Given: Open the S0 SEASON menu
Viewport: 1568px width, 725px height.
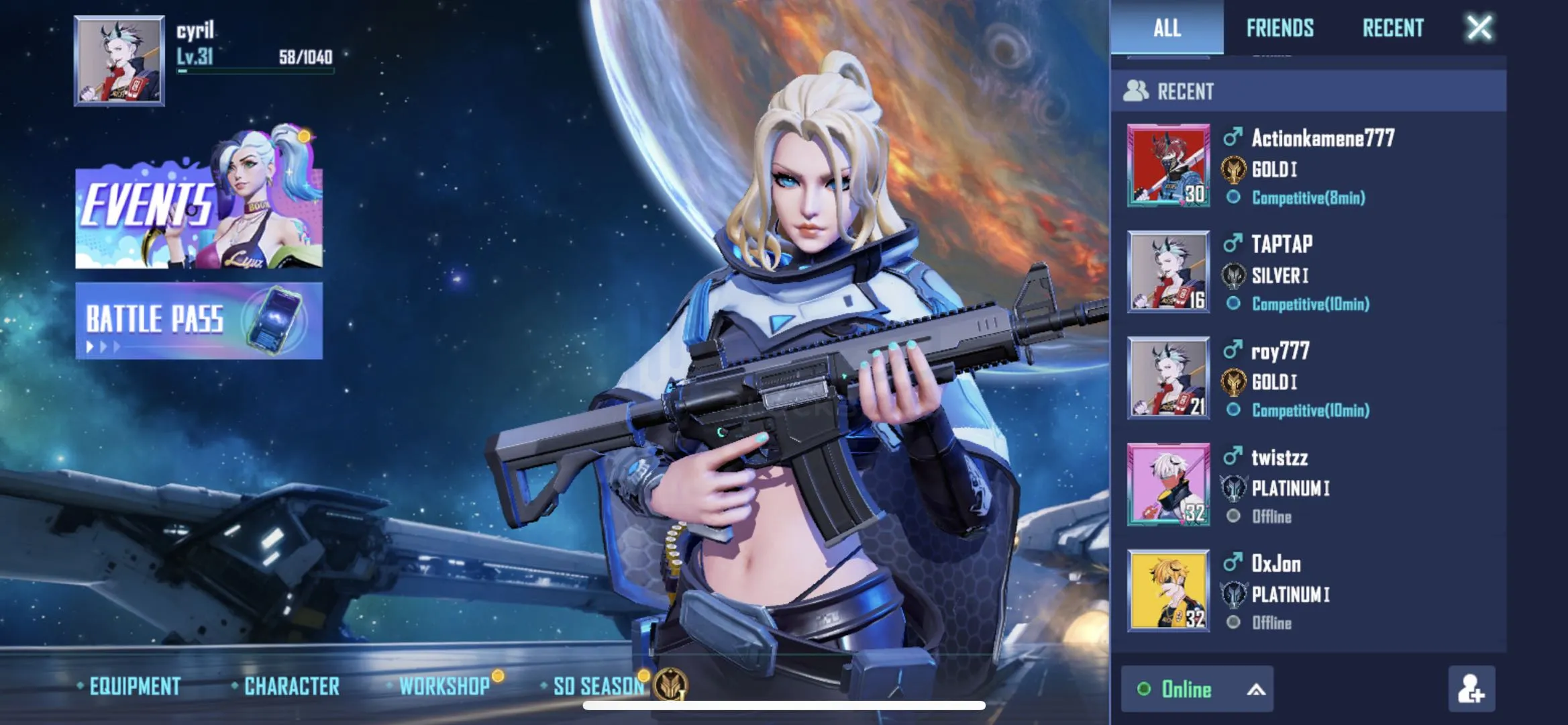Looking at the screenshot, I should (x=598, y=686).
